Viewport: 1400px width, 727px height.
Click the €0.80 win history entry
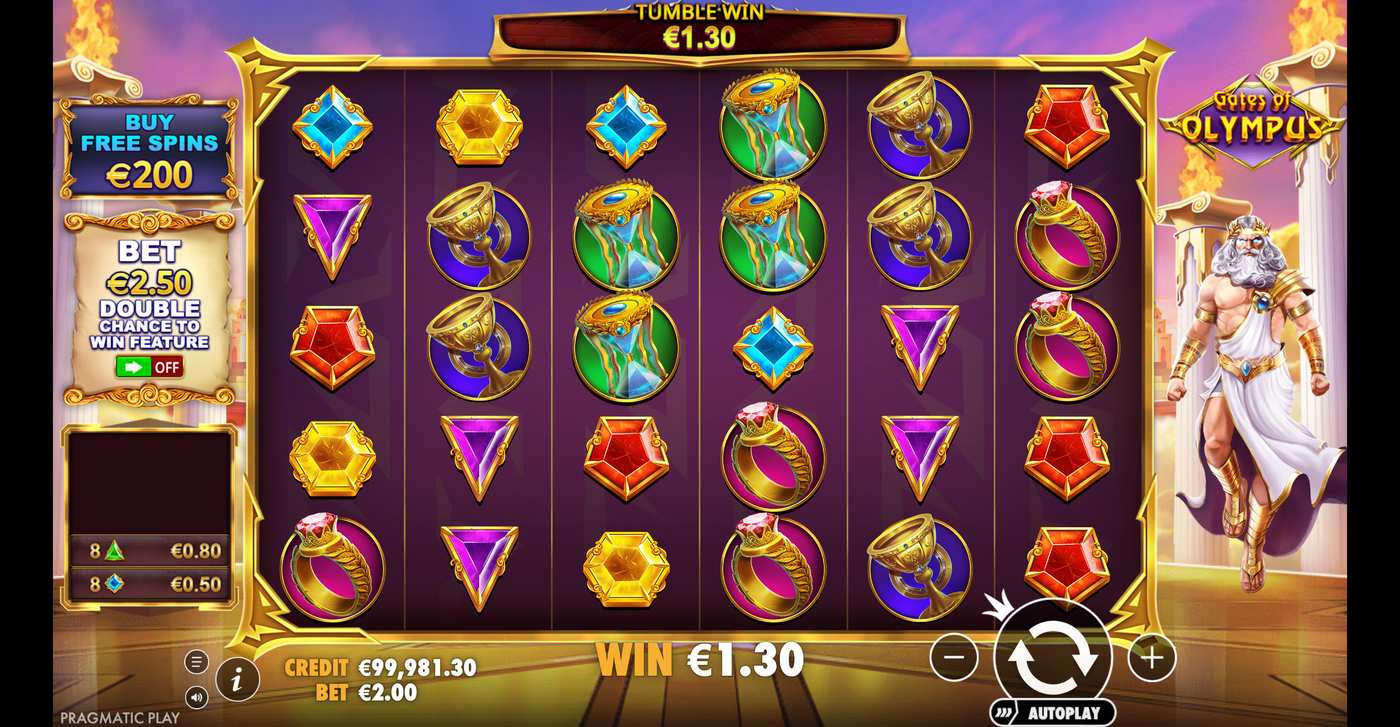click(150, 548)
